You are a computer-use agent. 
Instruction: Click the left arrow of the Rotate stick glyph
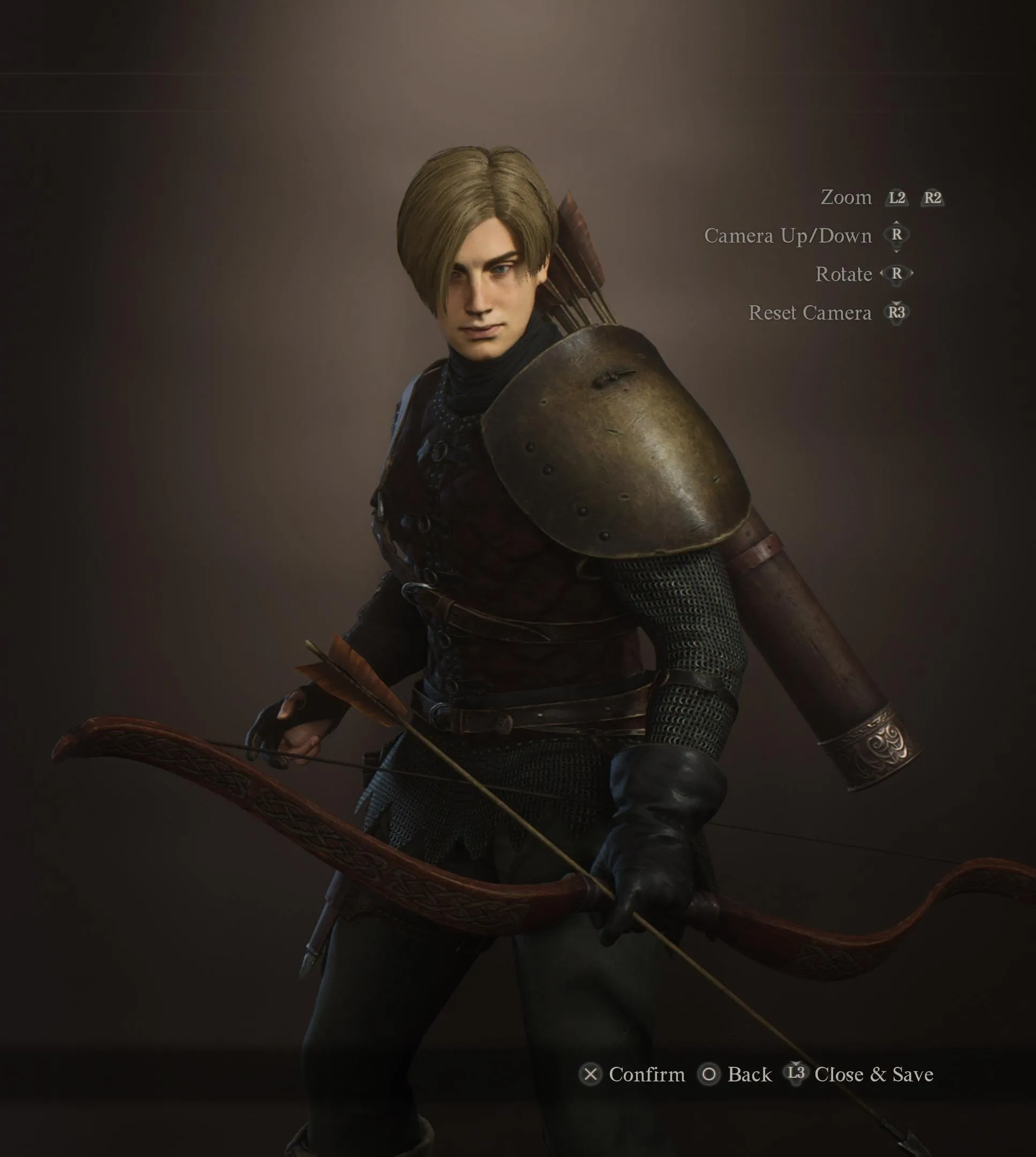tap(882, 273)
